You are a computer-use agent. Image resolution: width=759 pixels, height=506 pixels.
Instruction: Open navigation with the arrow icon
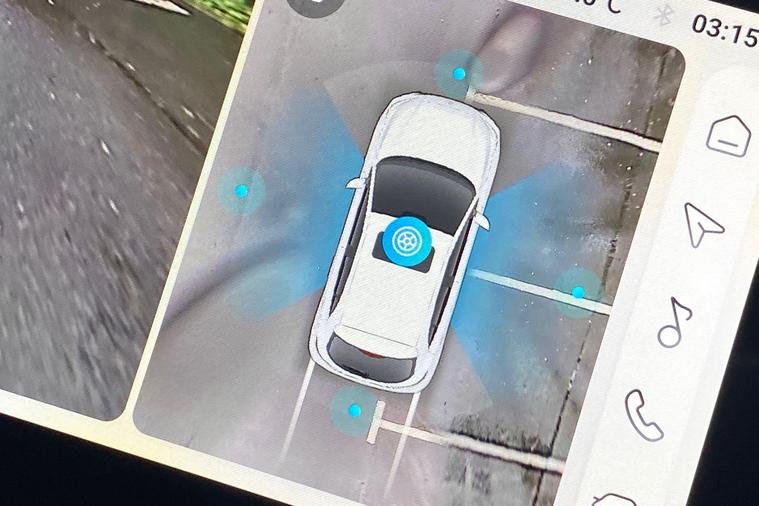(x=704, y=223)
